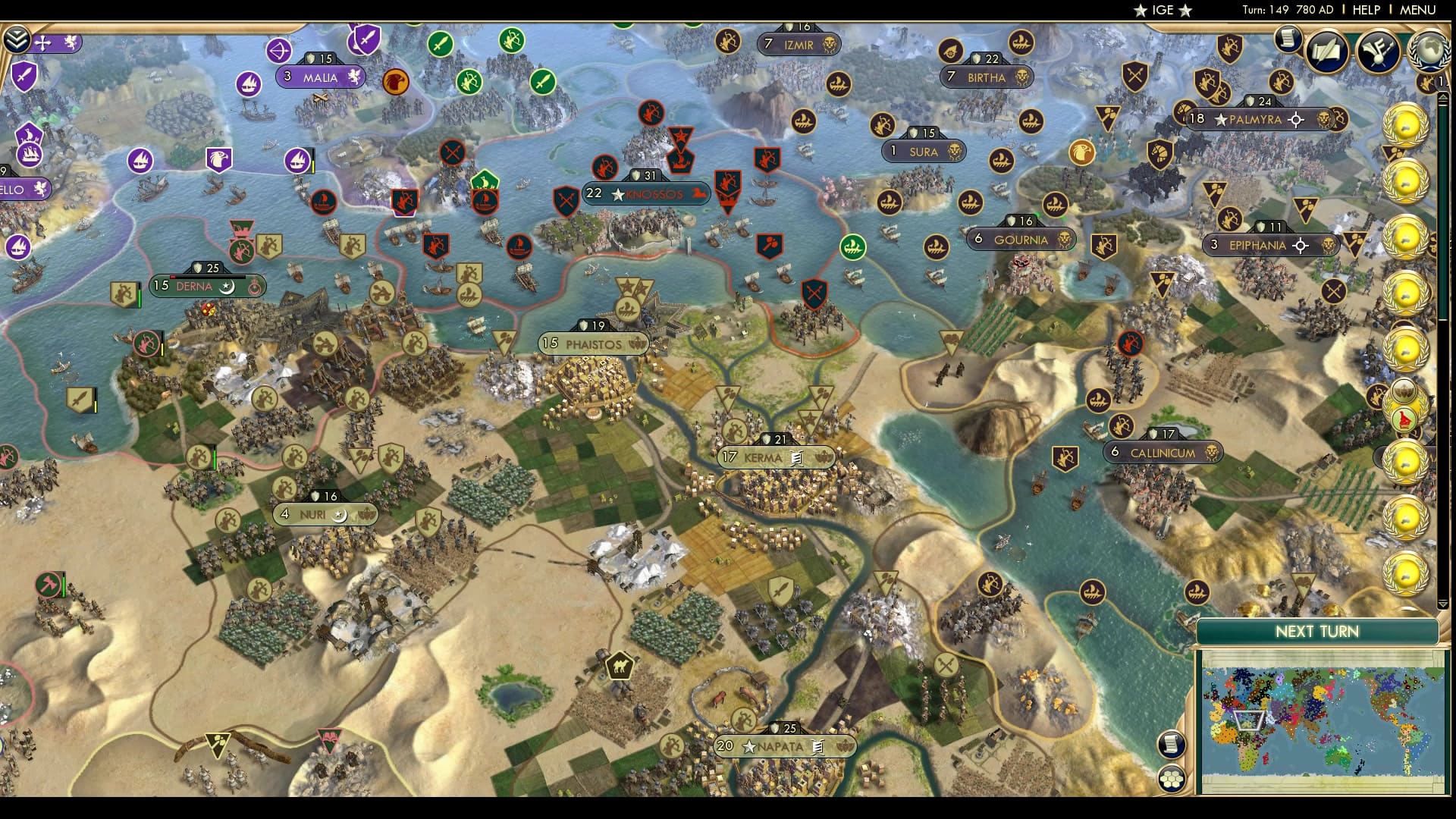
Task: Select the Callinicum city banner
Action: tap(1163, 453)
